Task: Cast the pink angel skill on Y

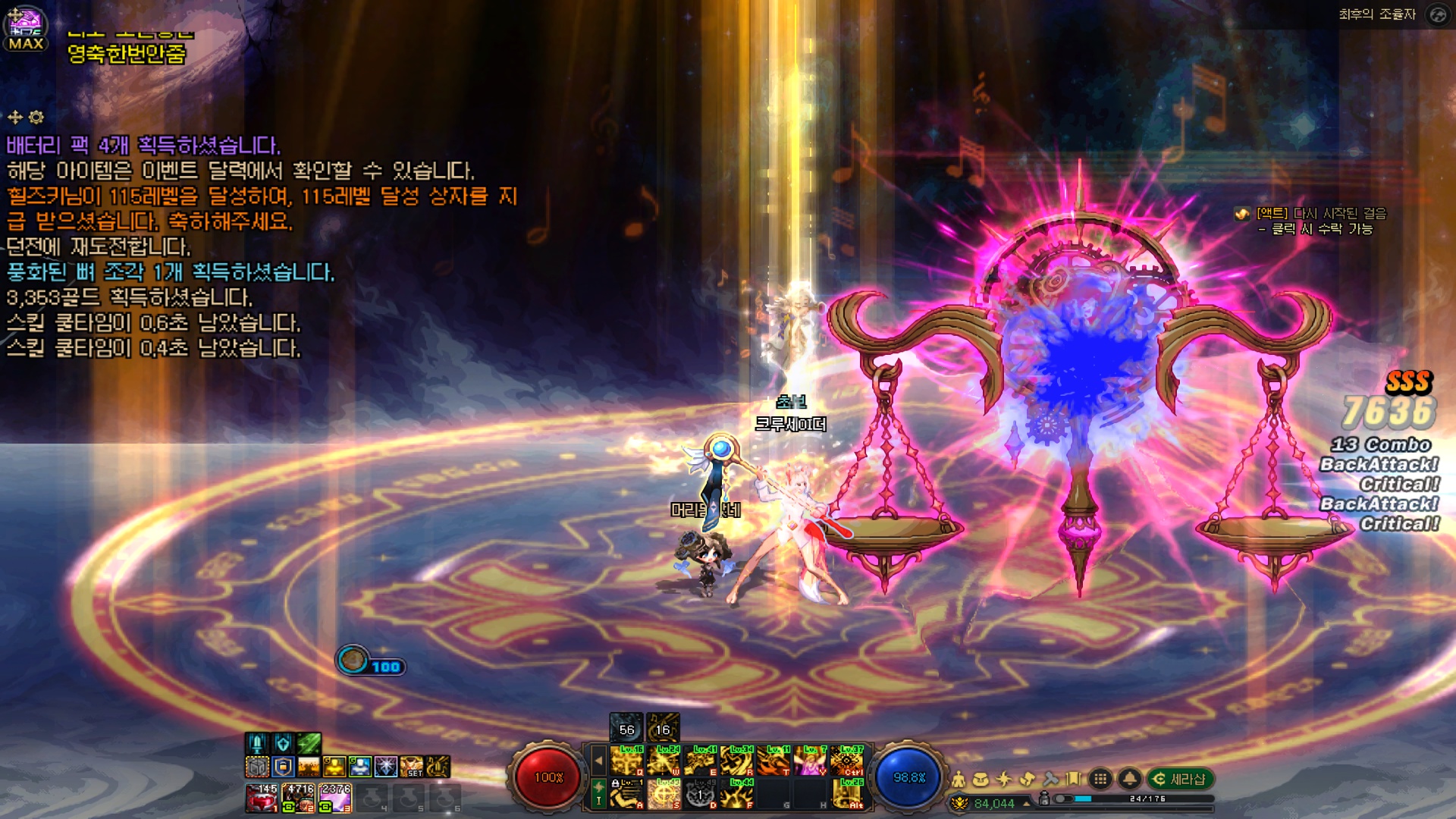Action: 810,761
